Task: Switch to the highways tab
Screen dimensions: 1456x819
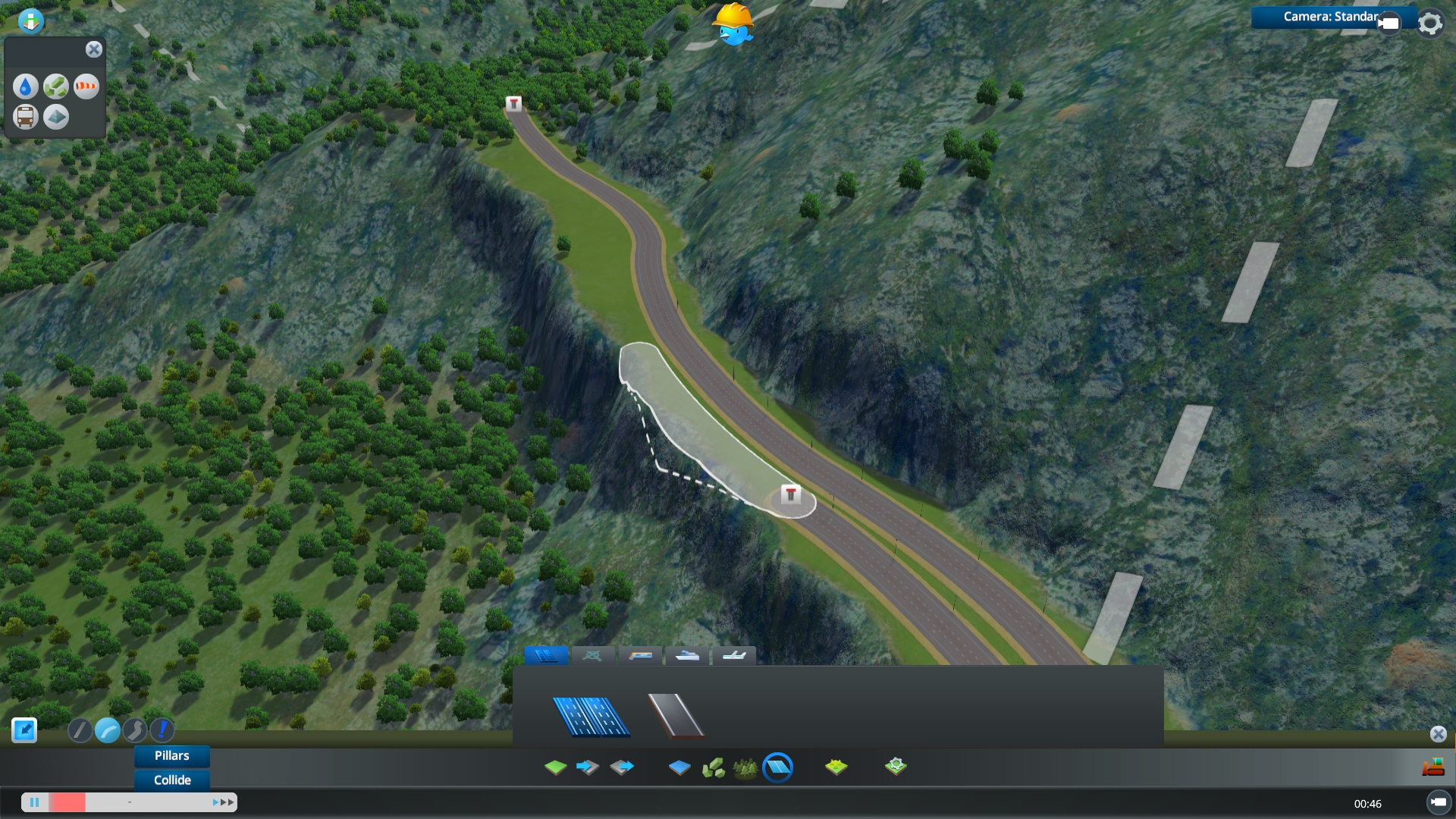Action: pos(546,655)
